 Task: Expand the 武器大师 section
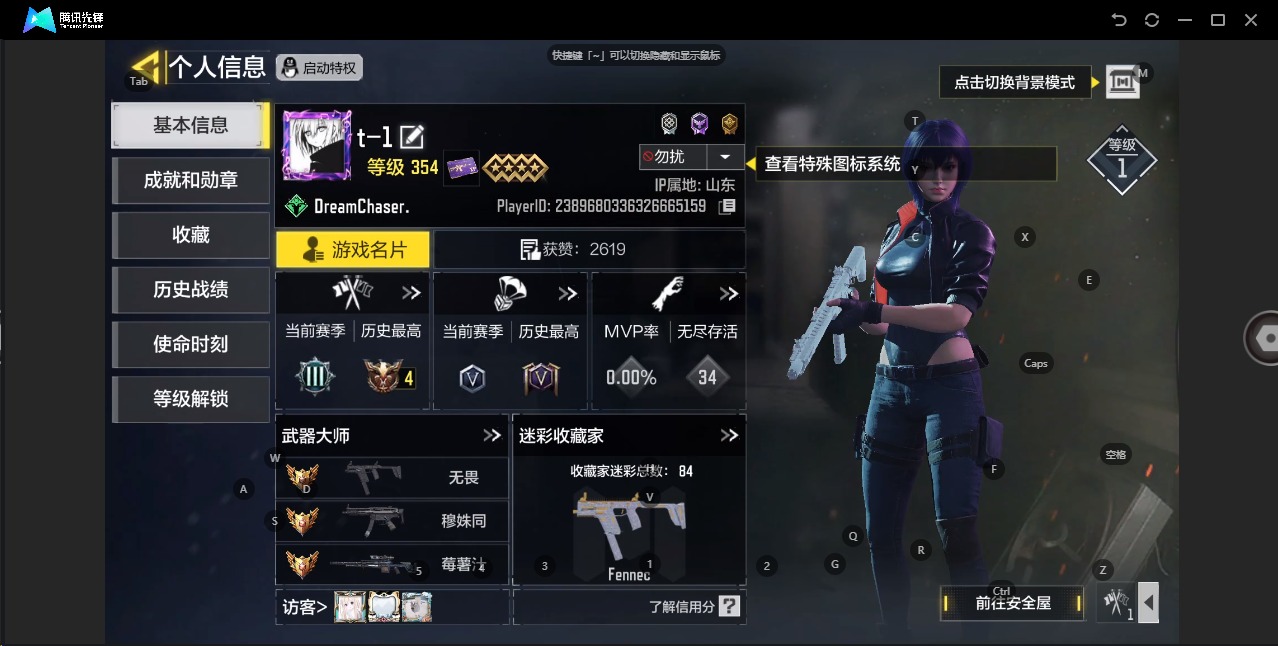pyautogui.click(x=491, y=436)
